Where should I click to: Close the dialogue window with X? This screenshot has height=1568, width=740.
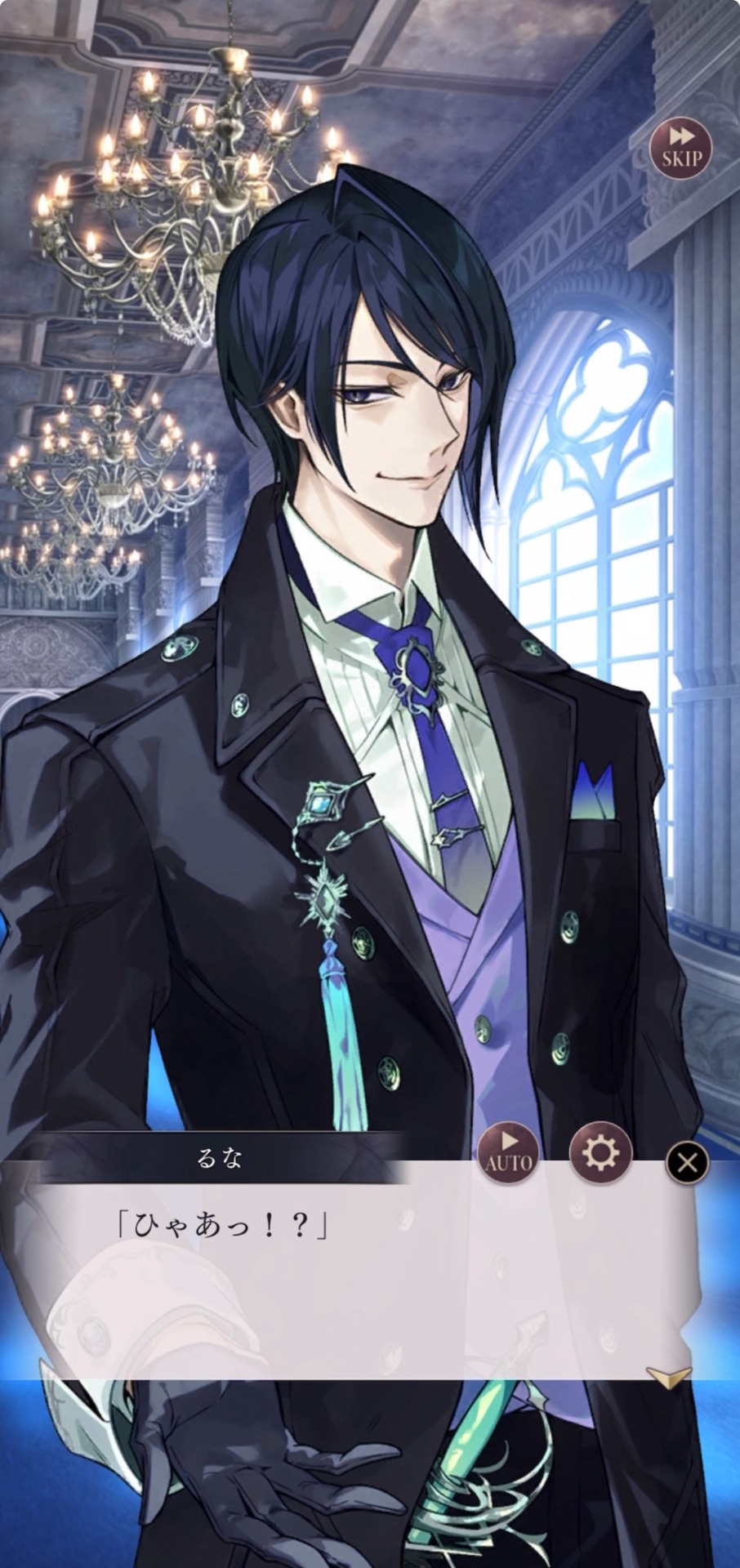click(x=687, y=1161)
